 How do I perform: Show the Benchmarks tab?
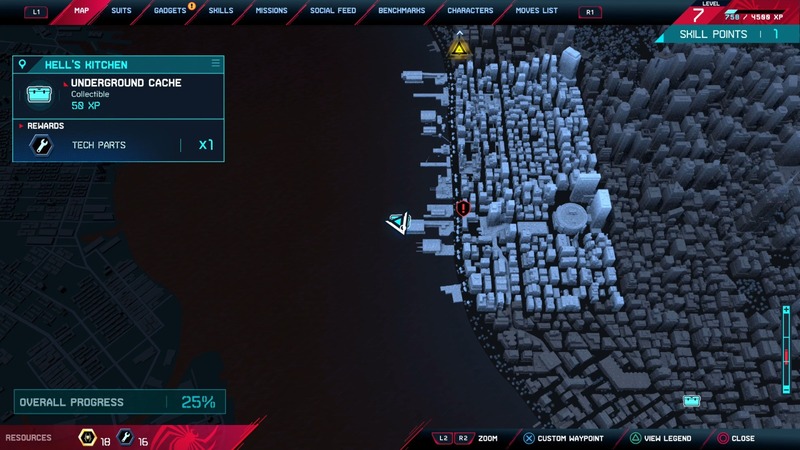coord(401,11)
